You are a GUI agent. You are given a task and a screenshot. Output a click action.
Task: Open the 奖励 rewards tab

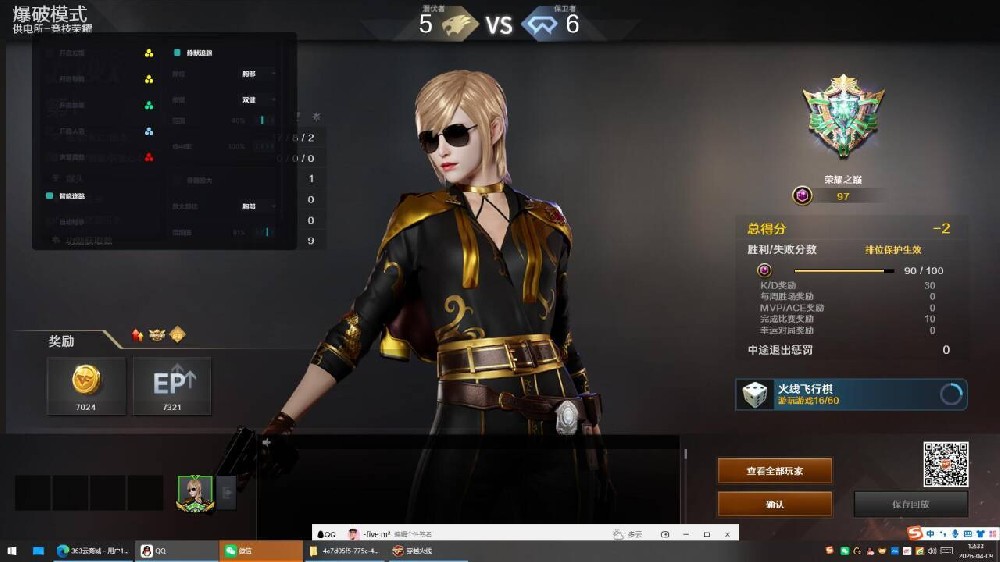coord(62,341)
